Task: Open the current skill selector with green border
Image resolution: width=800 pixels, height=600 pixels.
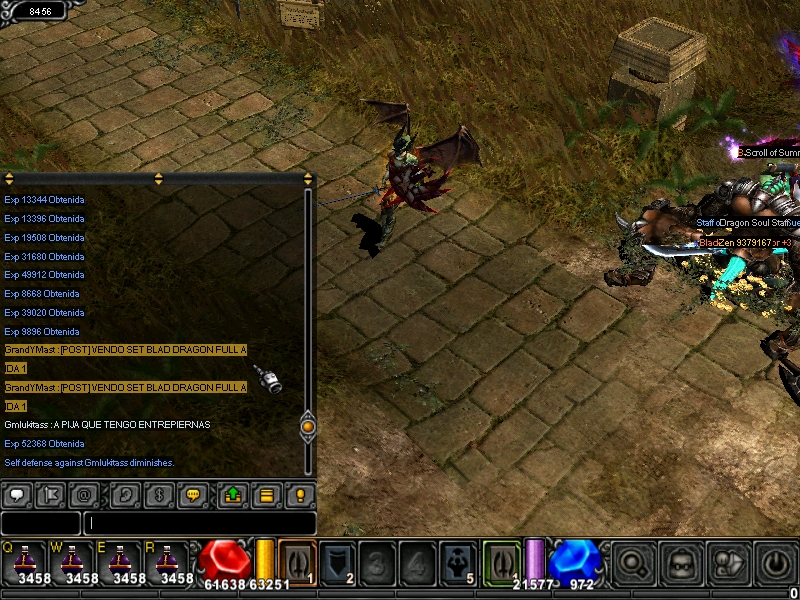Action: [502, 560]
